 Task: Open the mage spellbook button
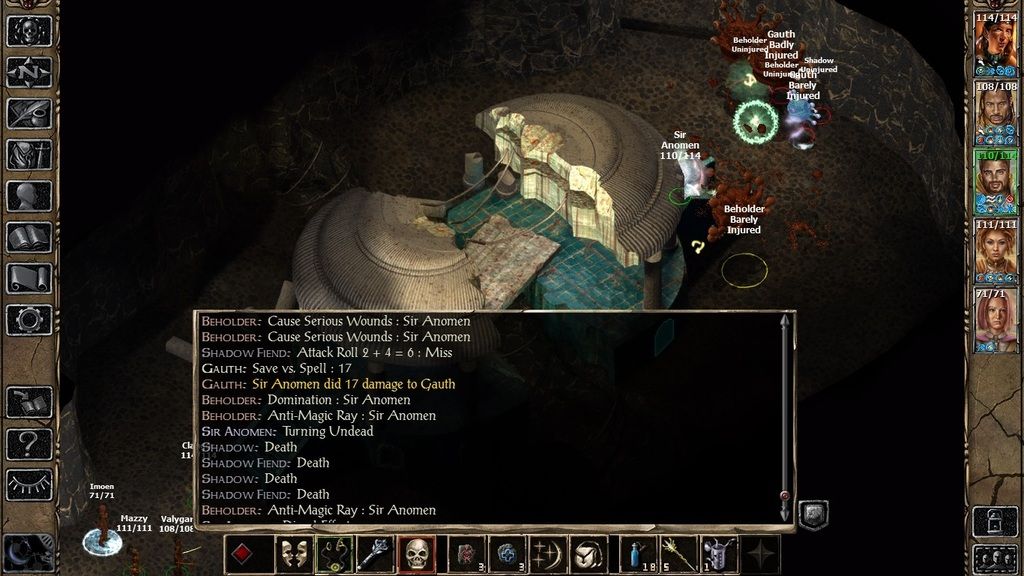(x=29, y=237)
